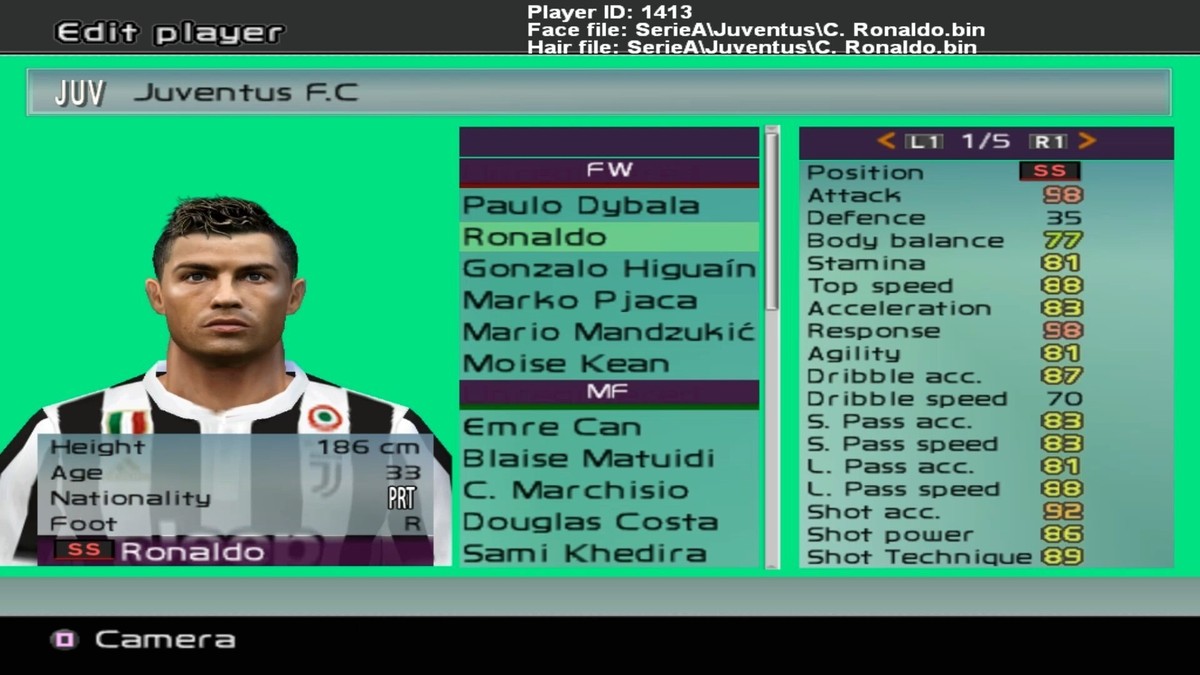Select C. Marchisio in the list
Screen dimensions: 1200x675
(x=575, y=491)
